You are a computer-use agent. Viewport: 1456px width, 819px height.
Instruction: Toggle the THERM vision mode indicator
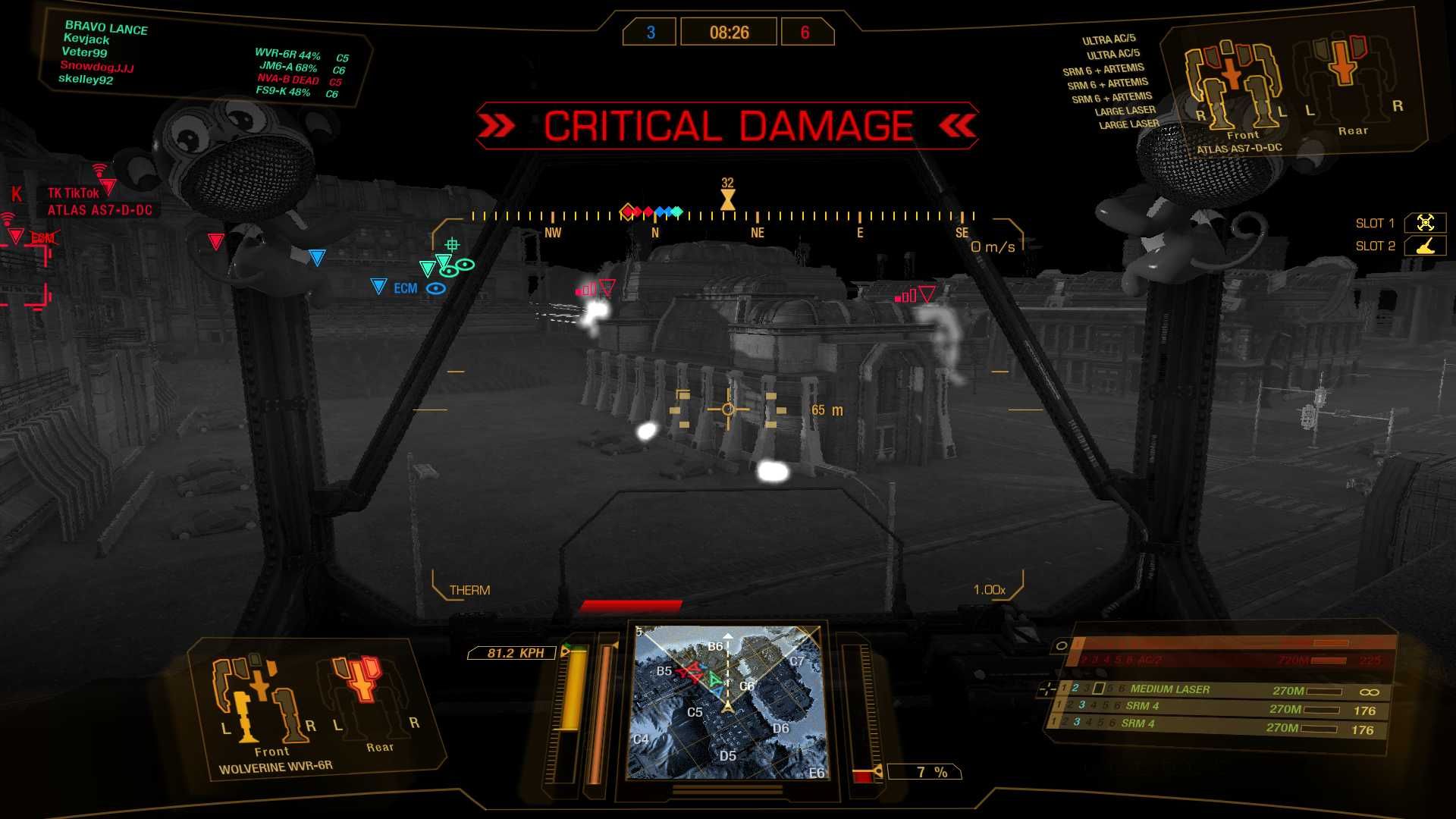tap(469, 590)
